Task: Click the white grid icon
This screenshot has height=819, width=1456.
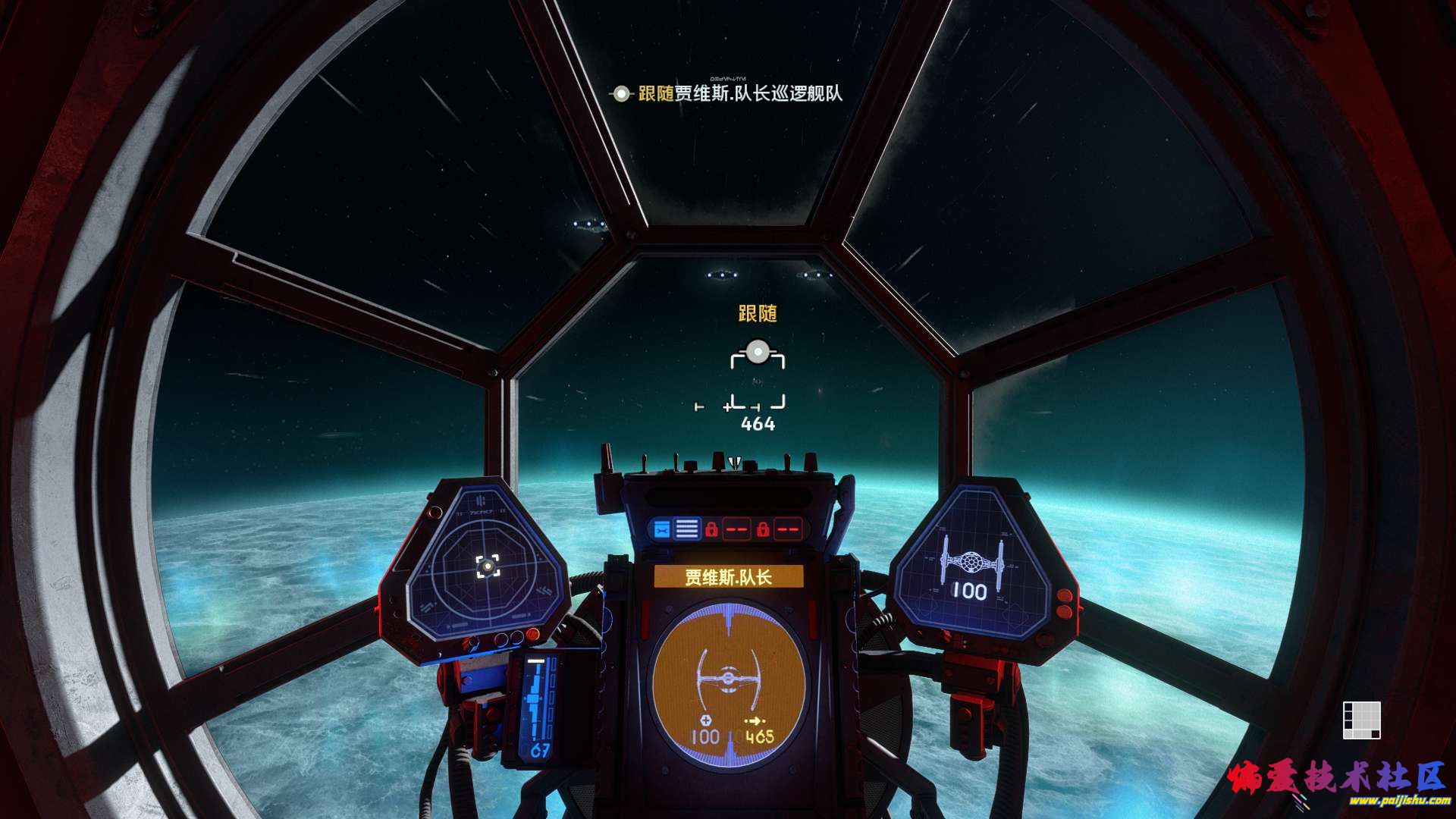Action: tap(1361, 720)
